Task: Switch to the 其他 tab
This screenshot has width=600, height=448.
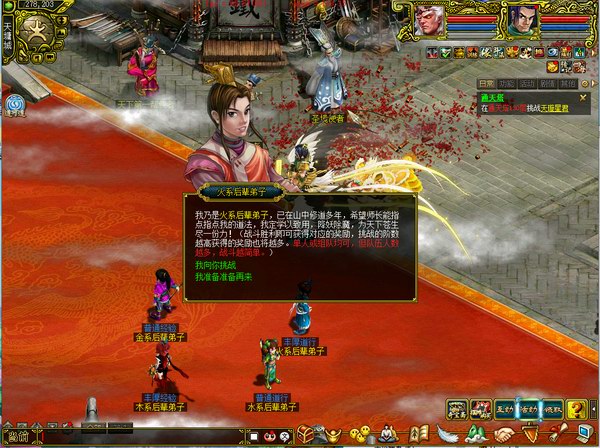Action: pos(567,84)
